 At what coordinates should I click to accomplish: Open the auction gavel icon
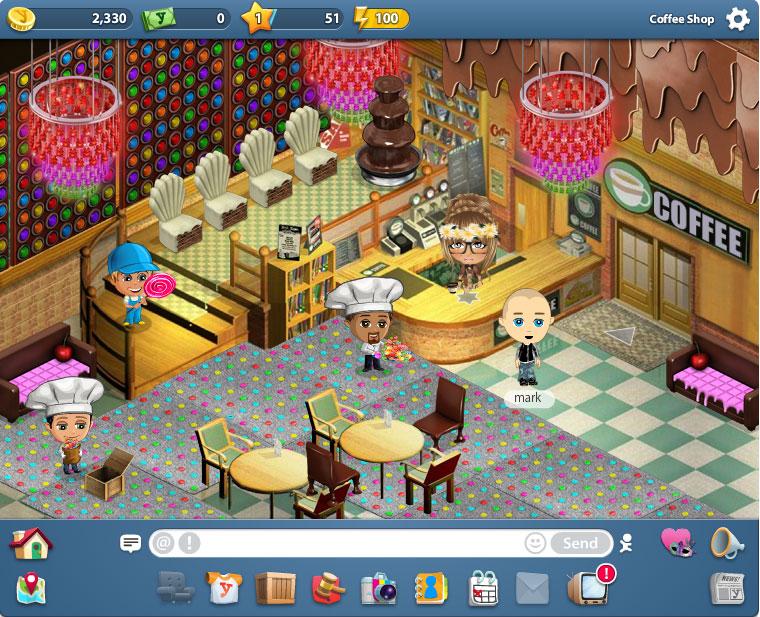[325, 588]
